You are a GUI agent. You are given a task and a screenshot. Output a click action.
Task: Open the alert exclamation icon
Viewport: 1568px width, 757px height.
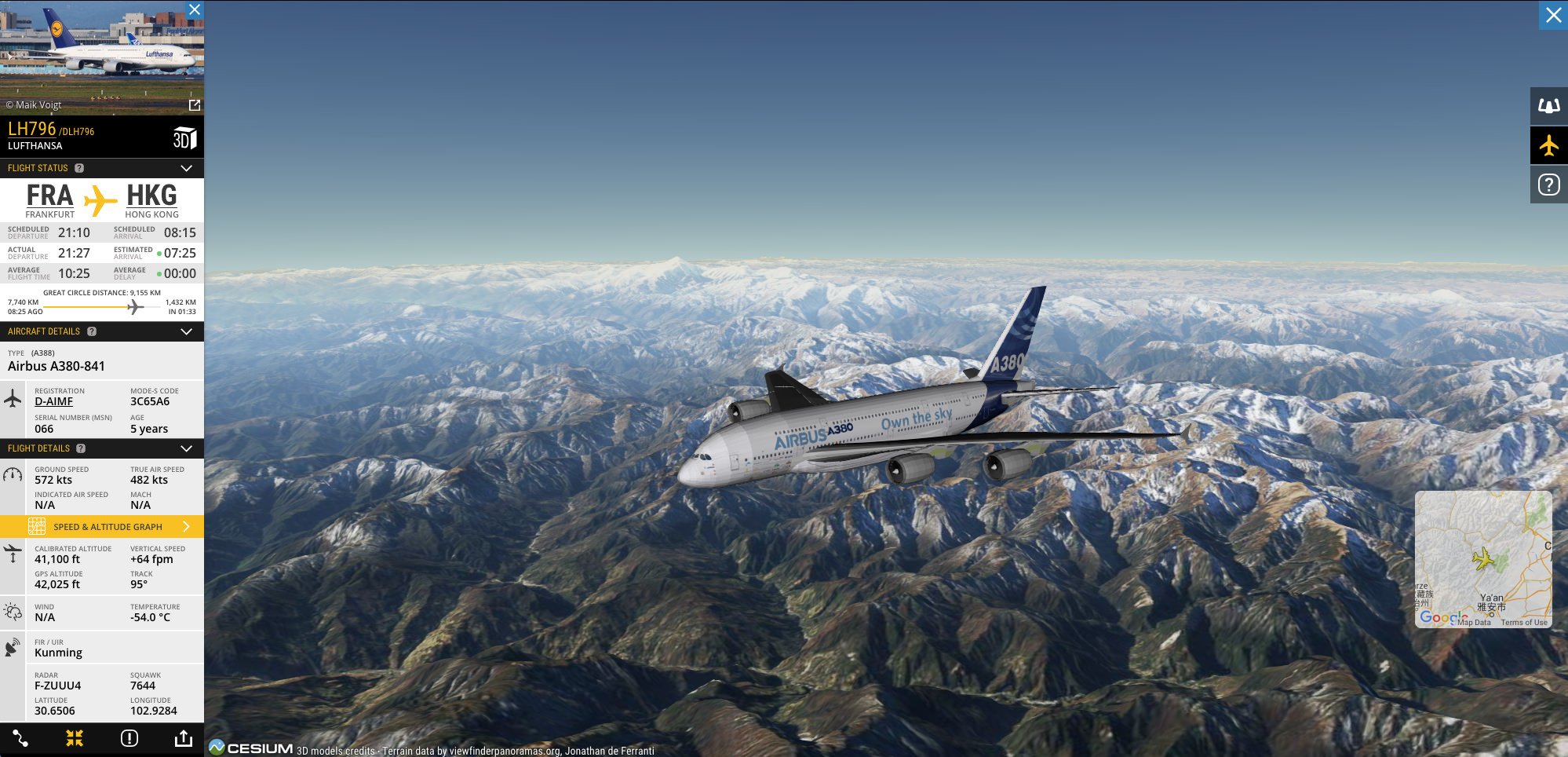pyautogui.click(x=129, y=738)
